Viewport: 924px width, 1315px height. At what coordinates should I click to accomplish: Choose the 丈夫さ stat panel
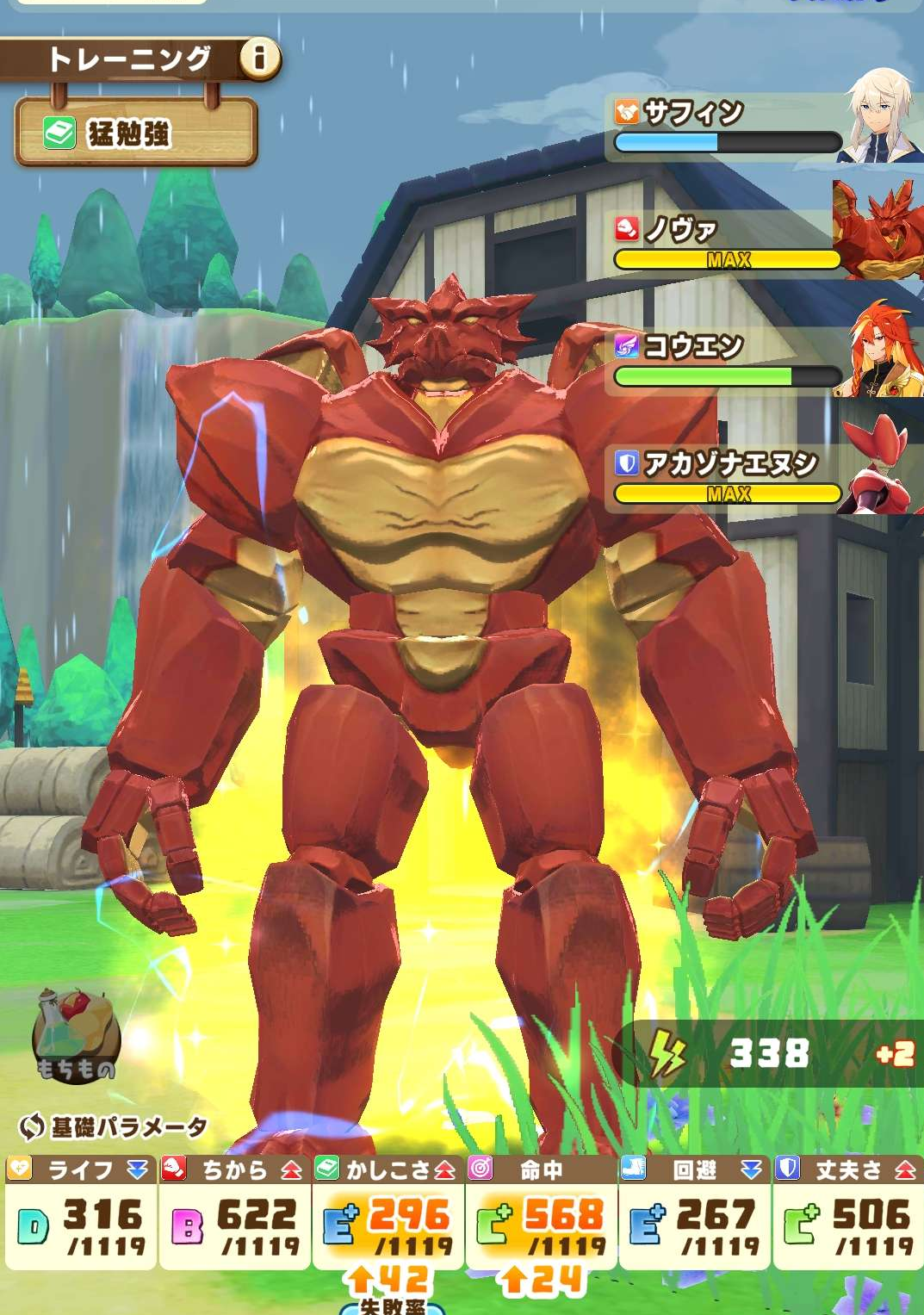(x=848, y=1213)
